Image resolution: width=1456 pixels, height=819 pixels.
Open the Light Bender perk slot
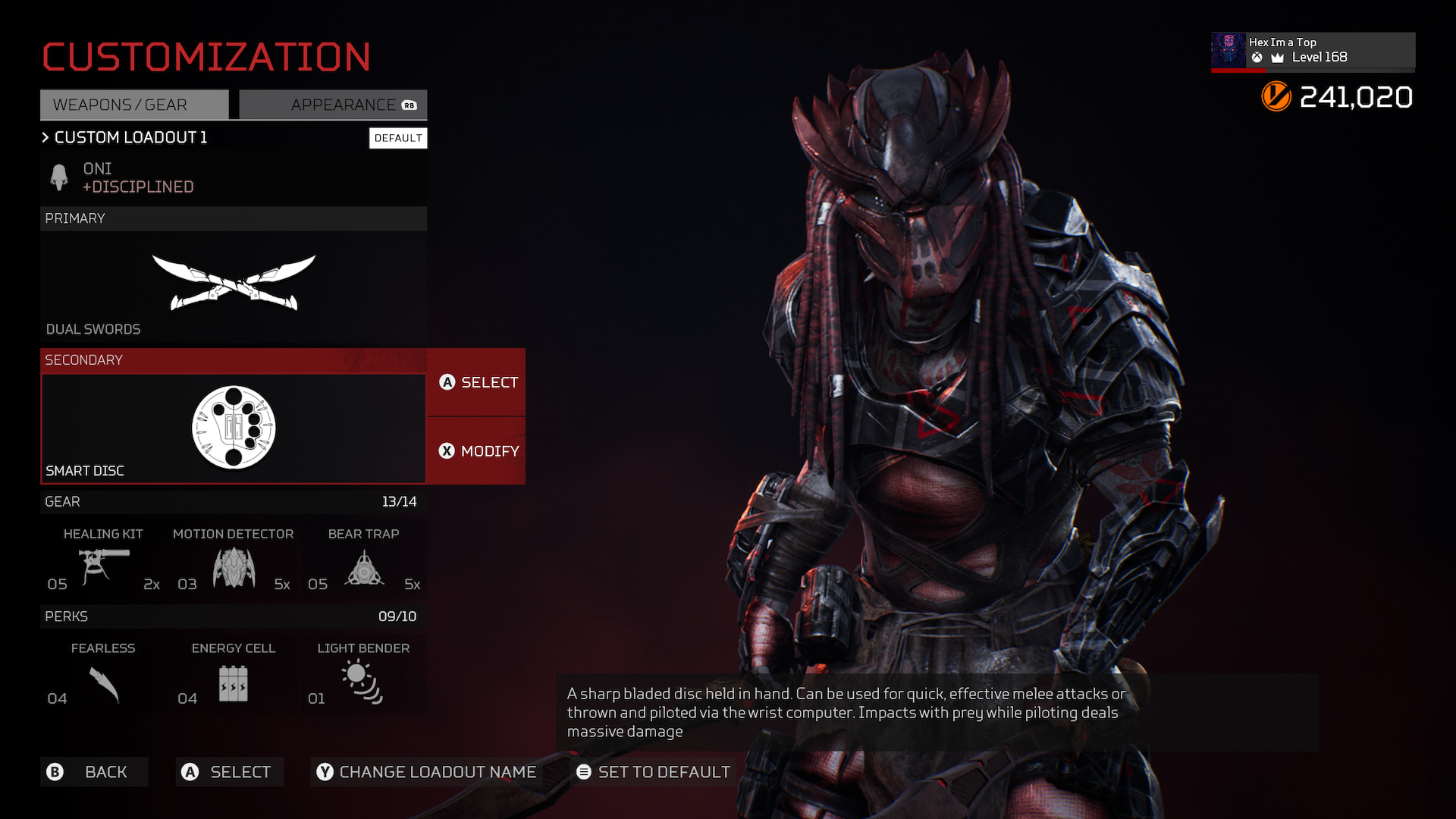(364, 673)
